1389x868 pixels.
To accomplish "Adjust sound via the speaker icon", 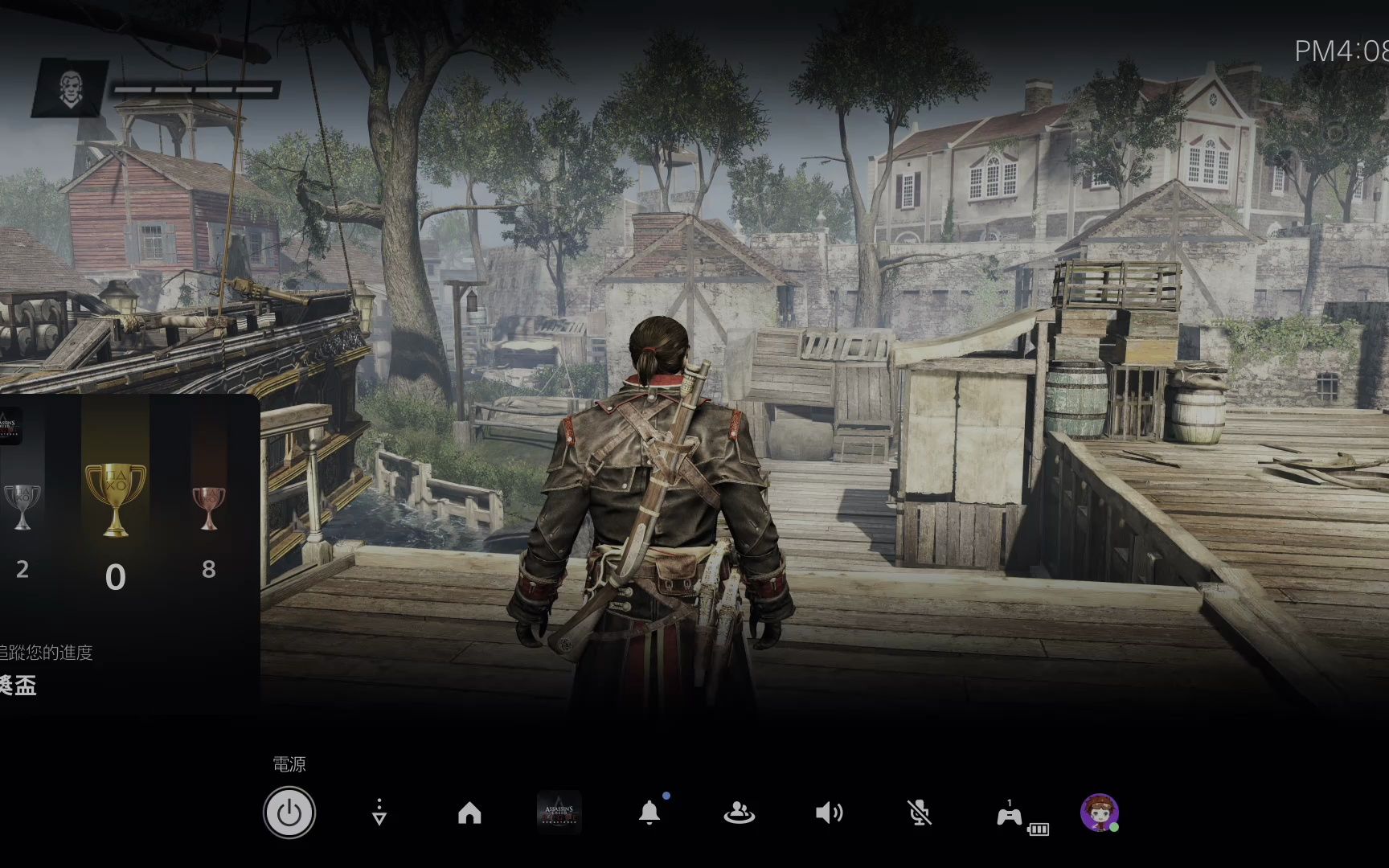I will pos(829,813).
